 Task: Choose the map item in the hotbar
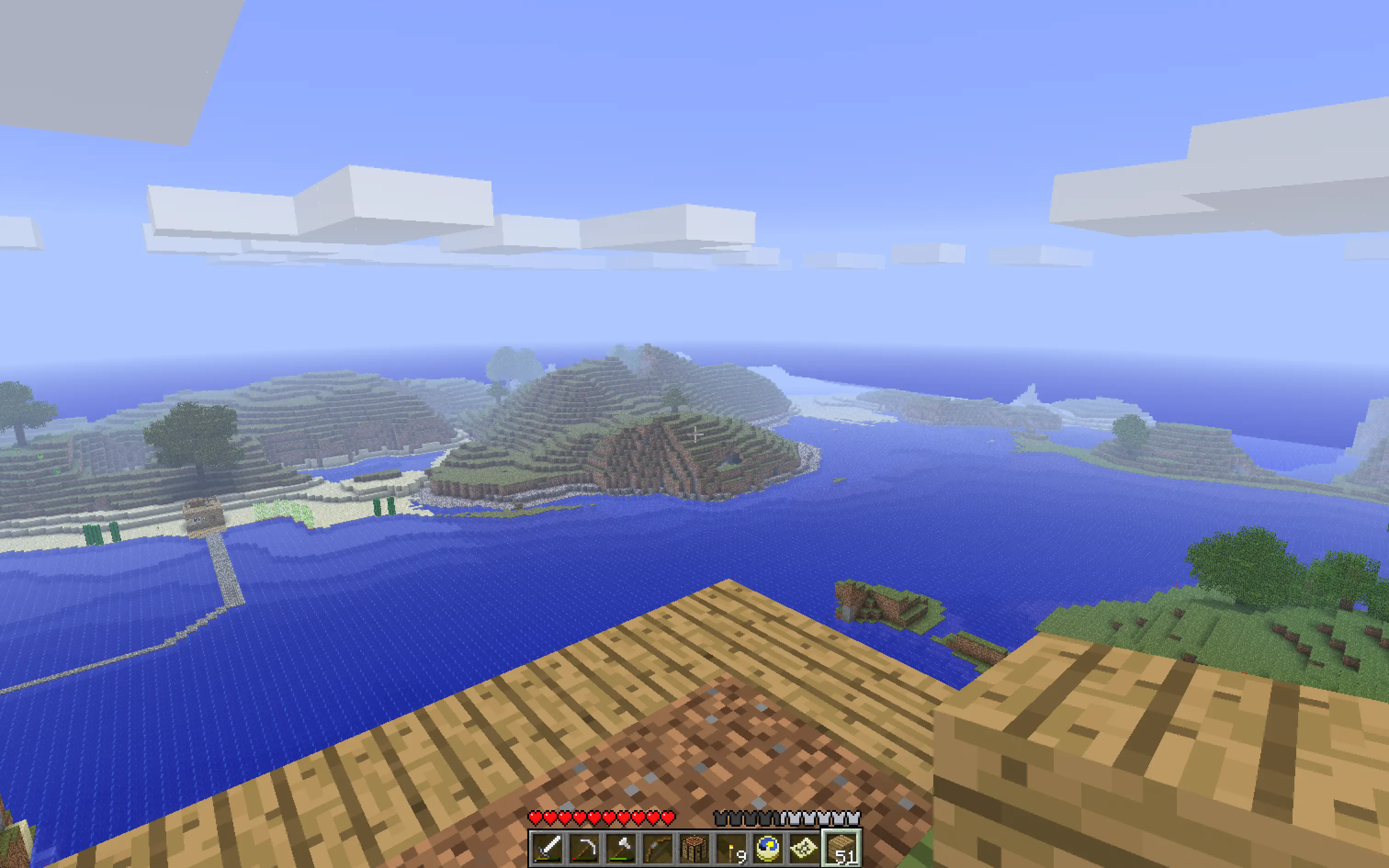coord(805,847)
